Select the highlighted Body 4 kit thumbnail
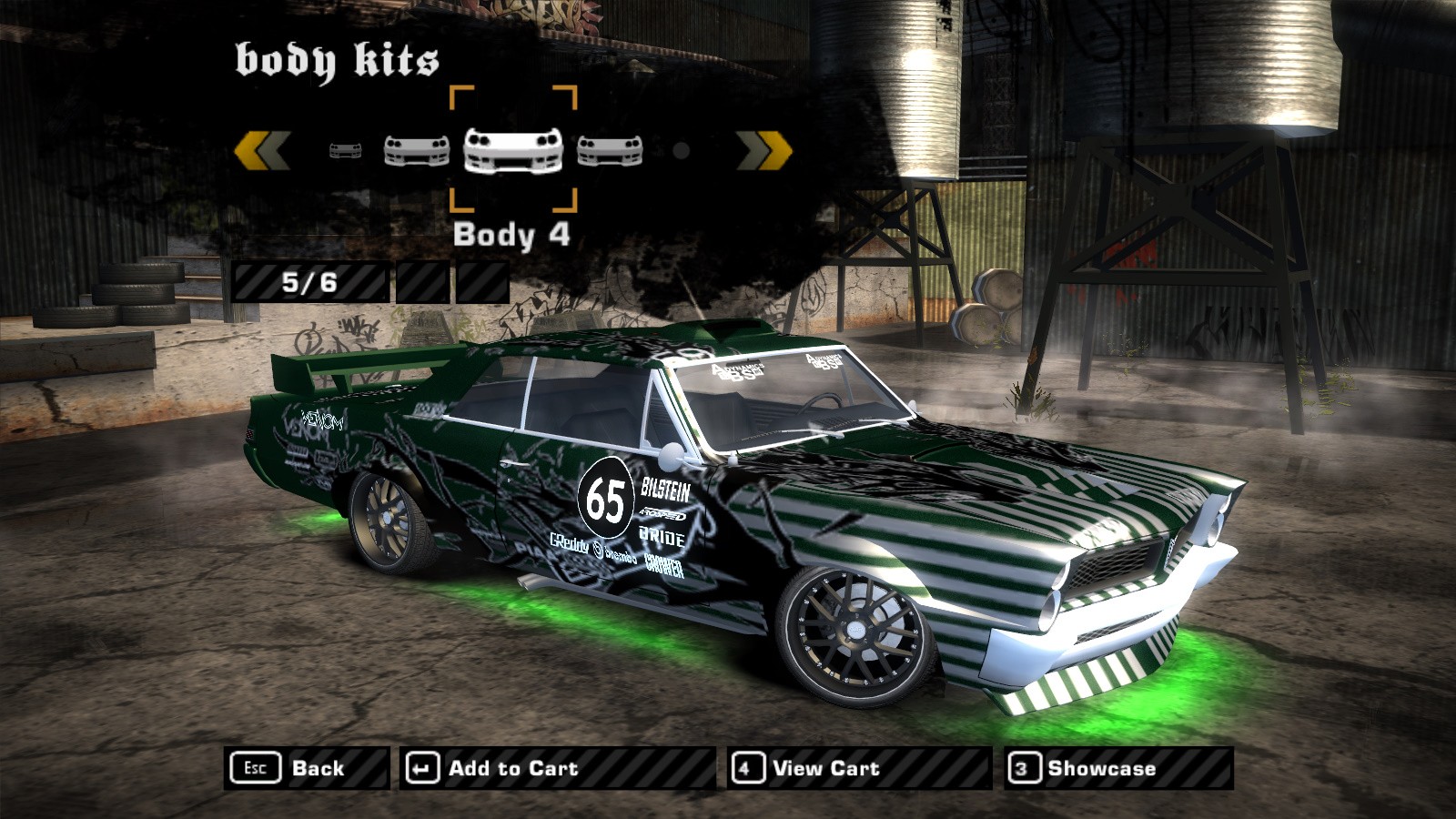This screenshot has width=1456, height=819. pyautogui.click(x=513, y=150)
